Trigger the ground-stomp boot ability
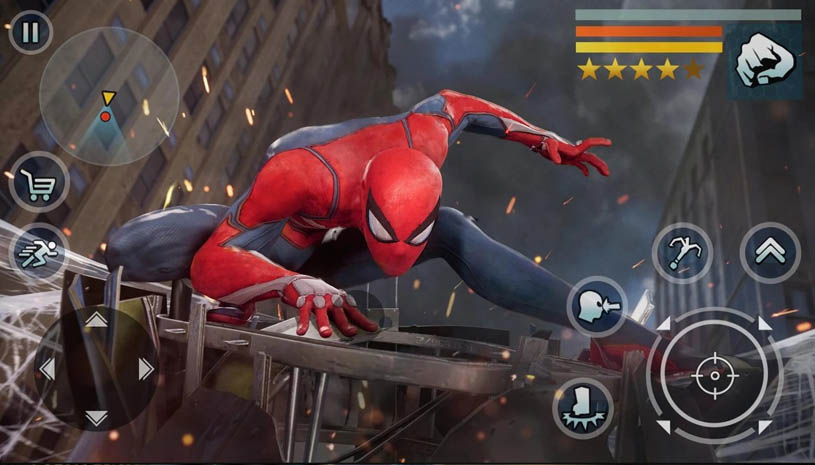815x465 pixels. coord(583,408)
